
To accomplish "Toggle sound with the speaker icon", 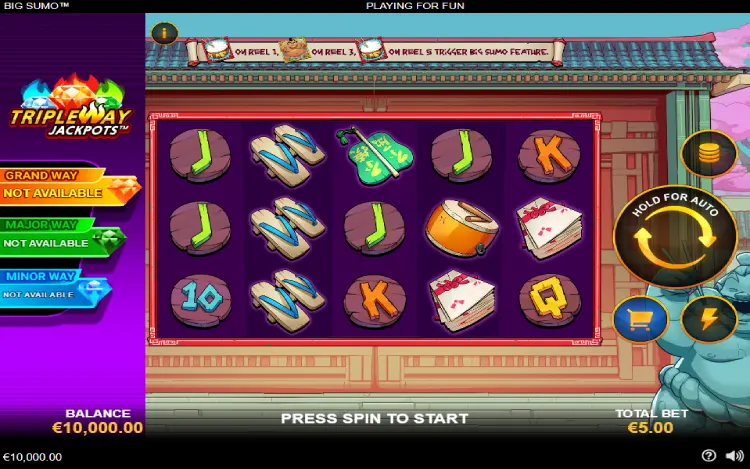I will point(734,456).
